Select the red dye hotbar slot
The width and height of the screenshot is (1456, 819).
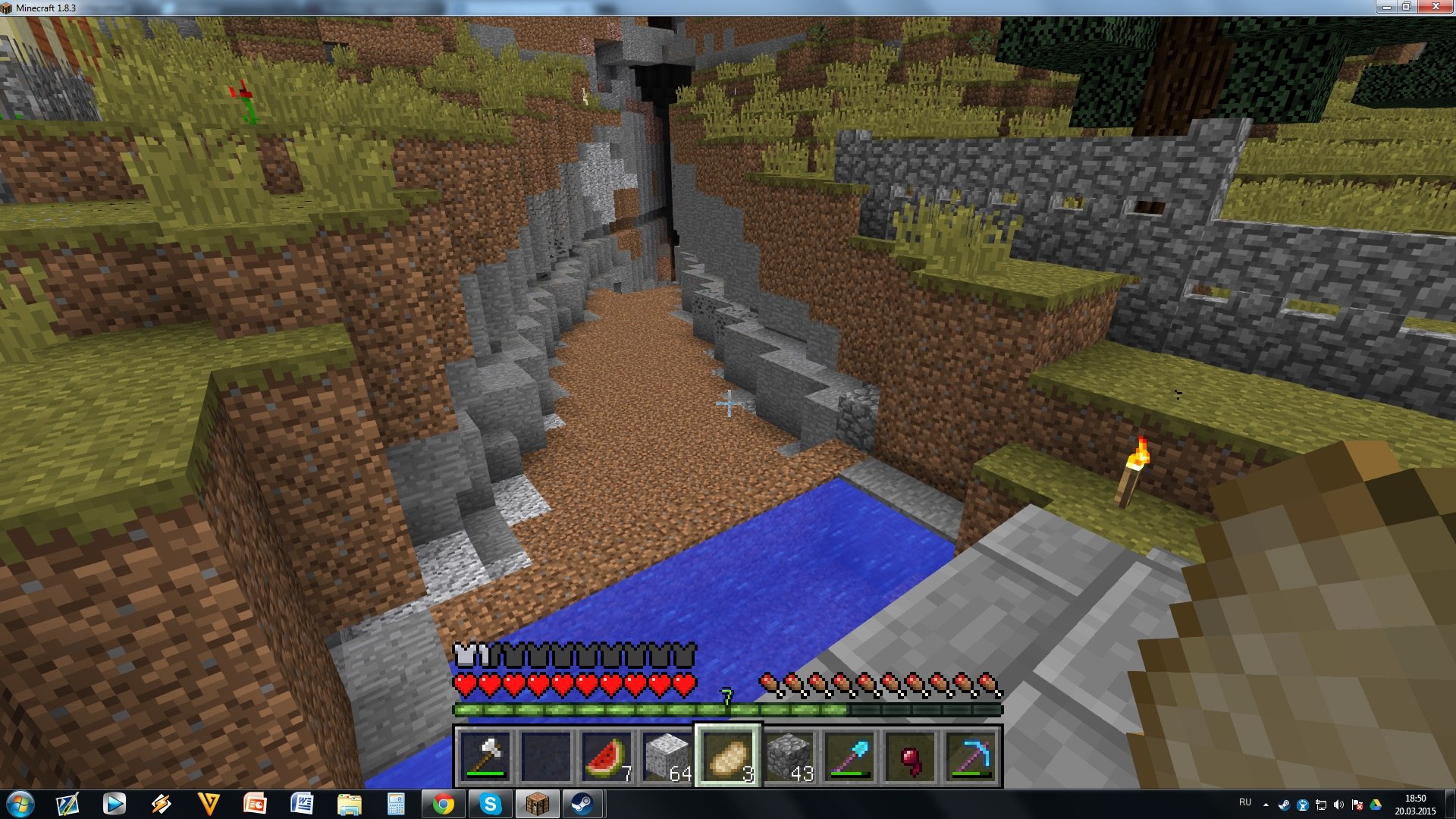click(x=910, y=756)
